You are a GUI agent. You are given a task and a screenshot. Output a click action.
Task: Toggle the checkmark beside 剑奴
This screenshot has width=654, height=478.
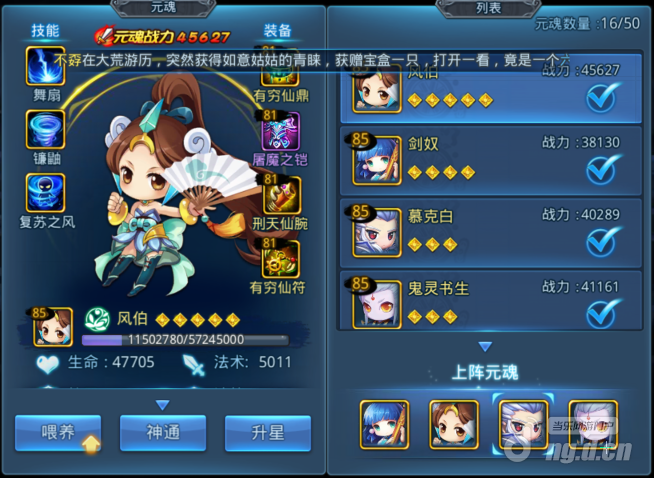pos(602,169)
